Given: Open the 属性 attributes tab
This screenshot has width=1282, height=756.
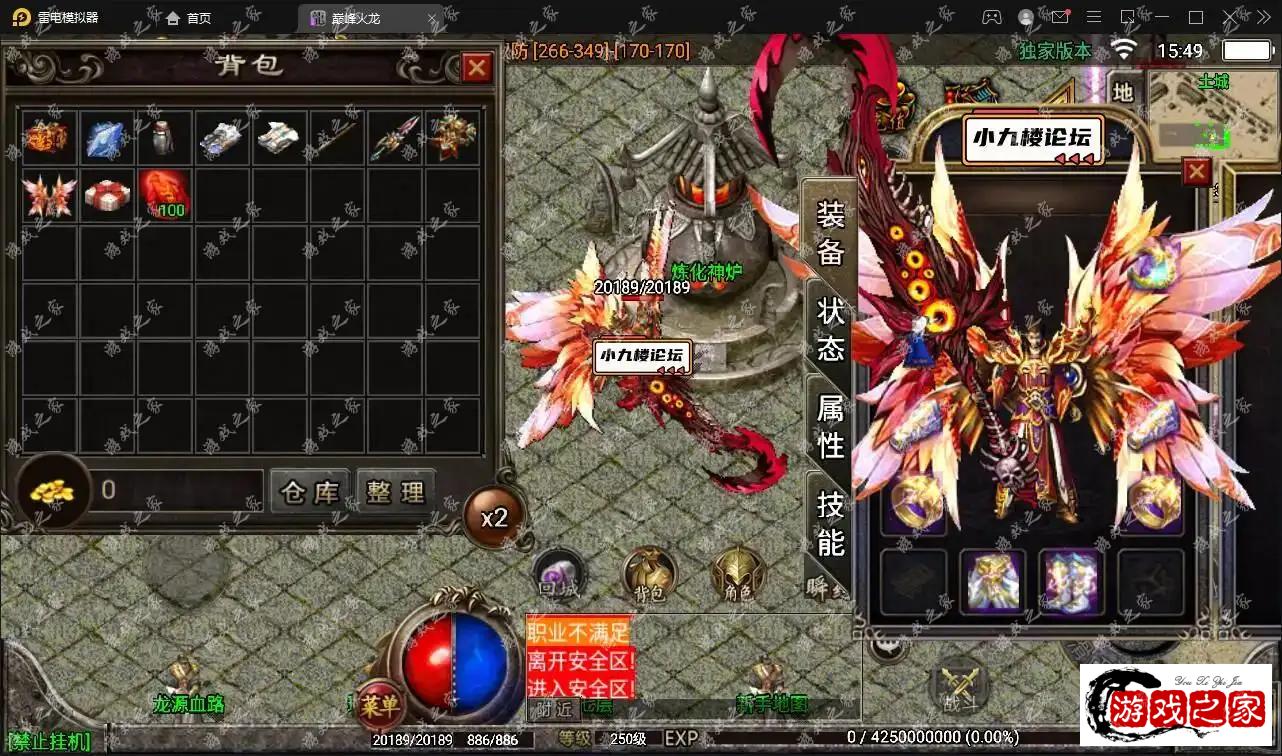Looking at the screenshot, I should click(x=831, y=426).
